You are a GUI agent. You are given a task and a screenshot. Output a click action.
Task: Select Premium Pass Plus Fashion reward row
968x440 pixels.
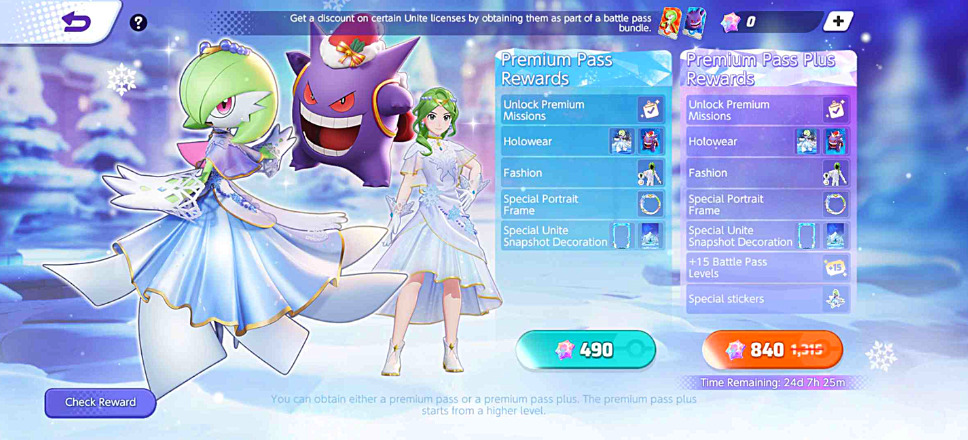point(768,173)
